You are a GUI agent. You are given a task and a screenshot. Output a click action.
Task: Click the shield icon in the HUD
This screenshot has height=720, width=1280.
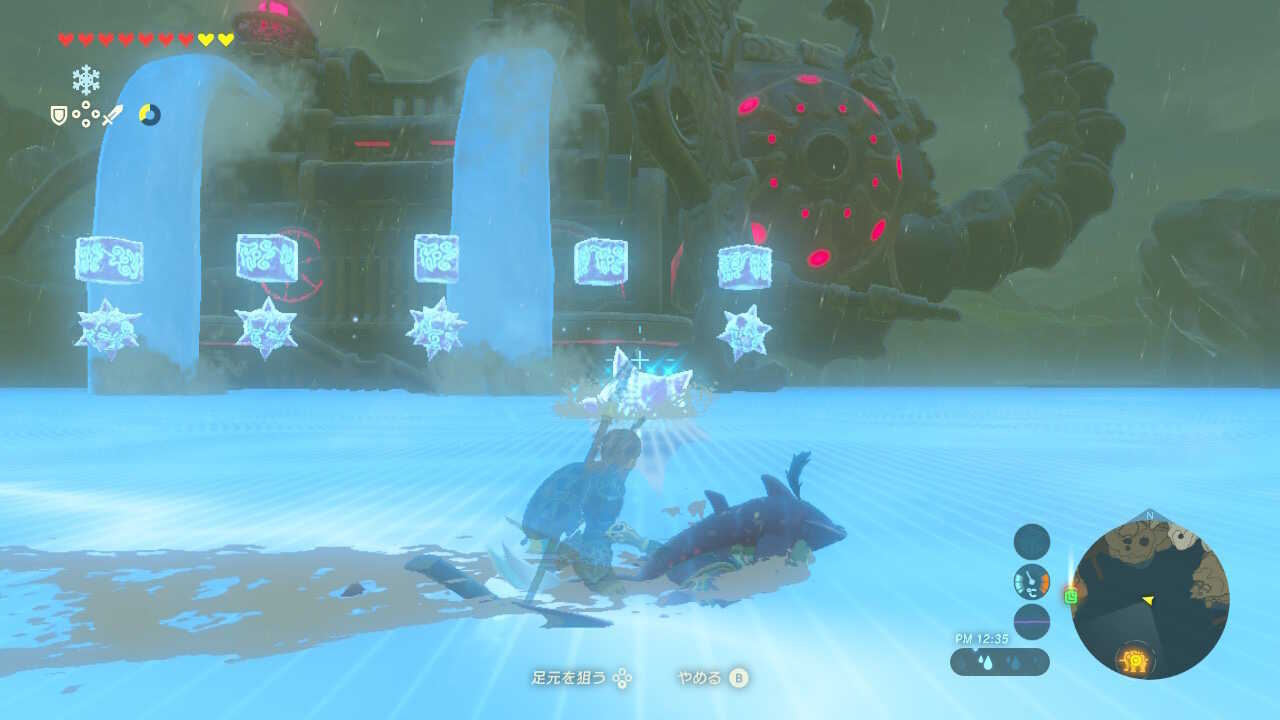59,116
